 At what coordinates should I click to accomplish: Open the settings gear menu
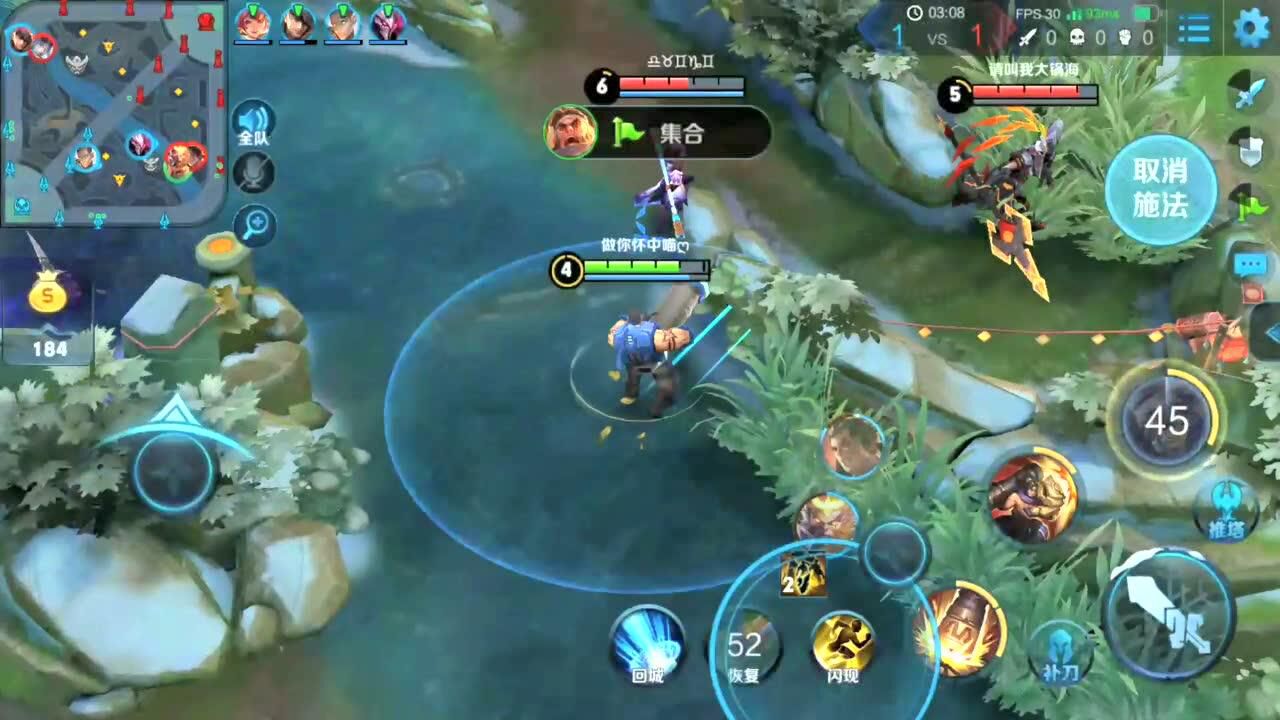click(x=1251, y=30)
